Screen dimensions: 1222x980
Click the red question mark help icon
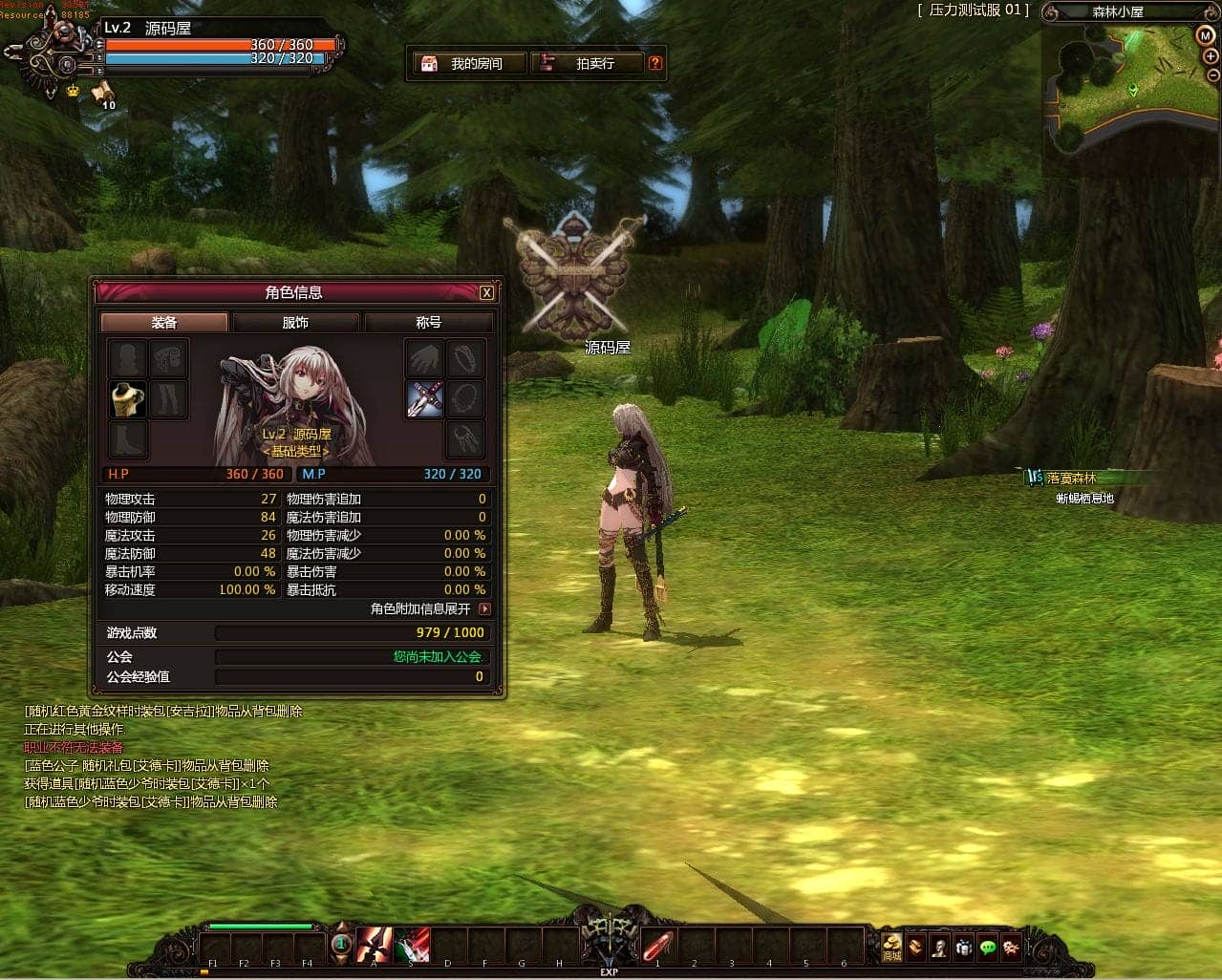[654, 64]
